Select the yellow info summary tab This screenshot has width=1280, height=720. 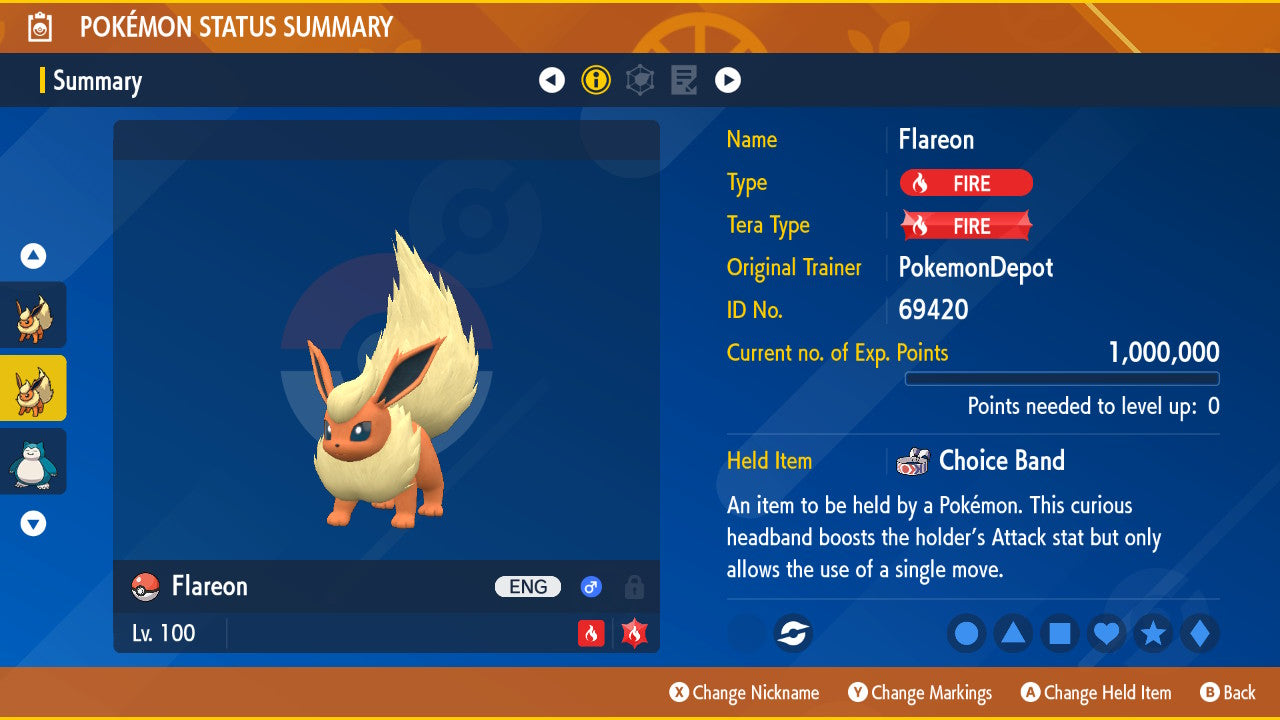[x=596, y=80]
